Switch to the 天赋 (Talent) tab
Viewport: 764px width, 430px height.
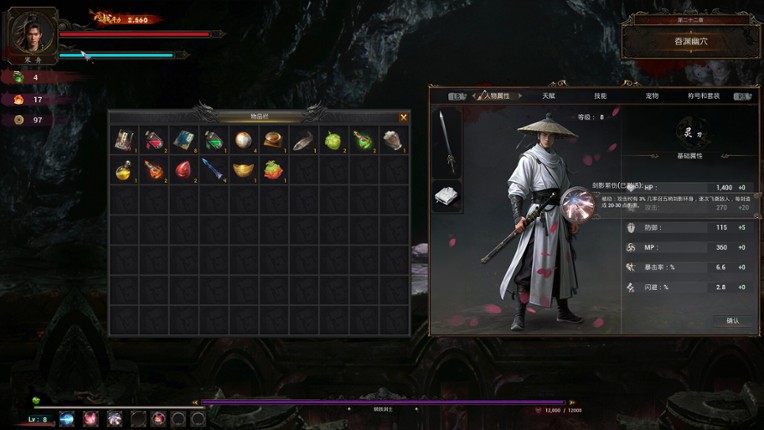click(x=549, y=96)
